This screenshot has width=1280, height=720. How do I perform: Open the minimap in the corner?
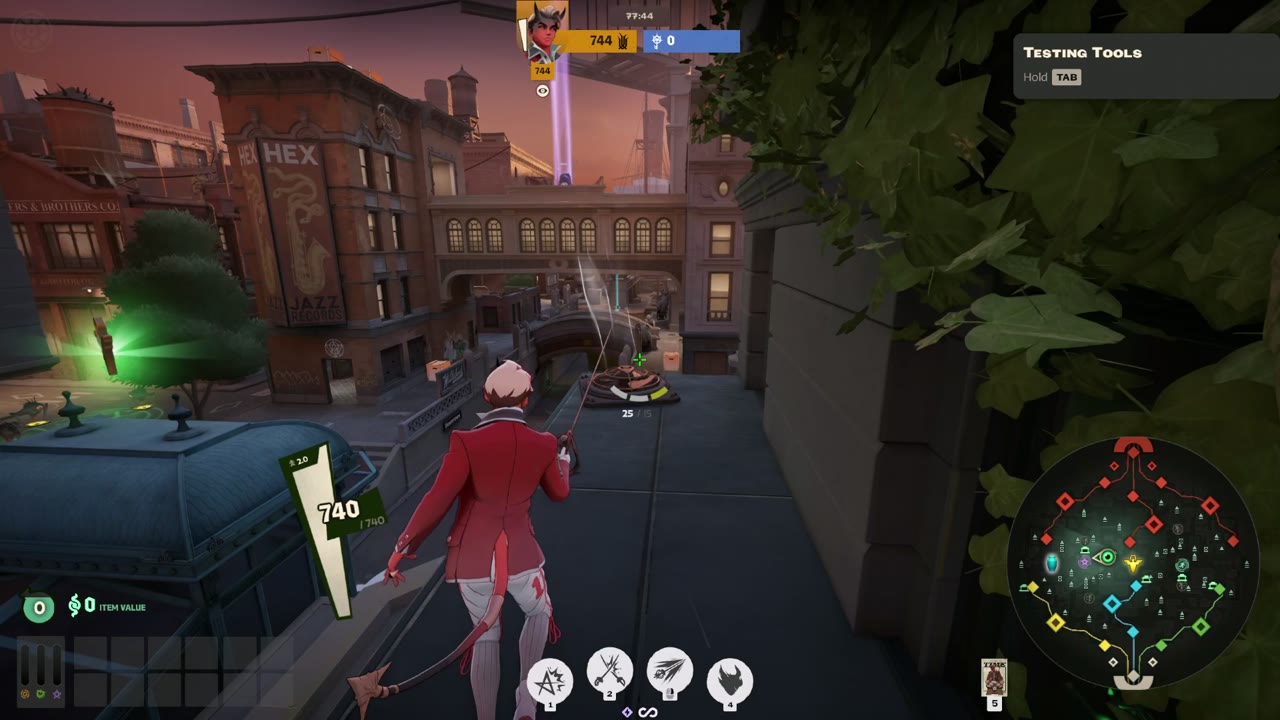point(1133,565)
